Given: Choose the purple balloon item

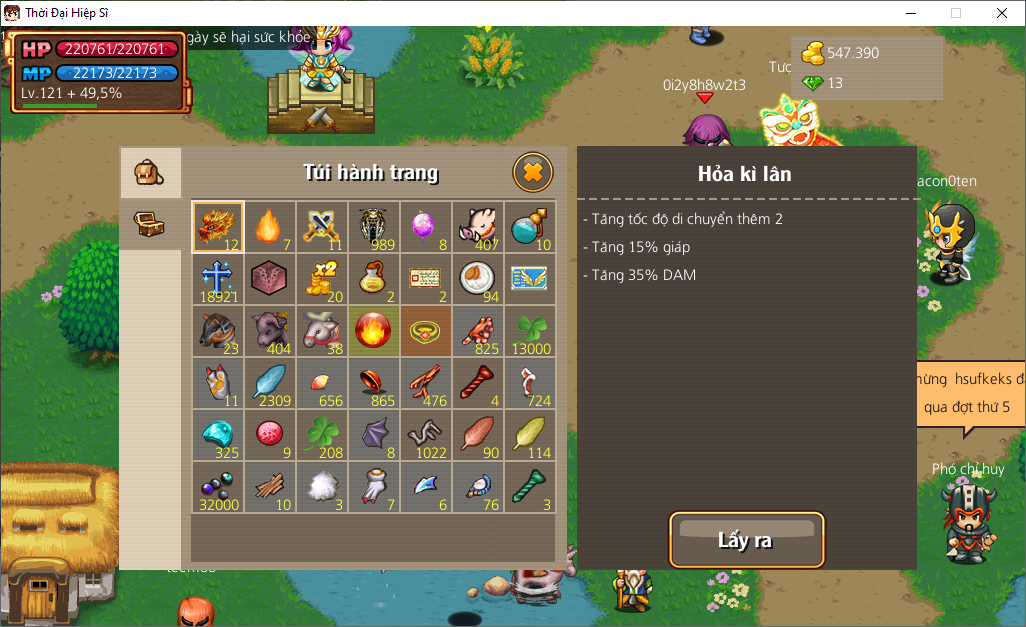Looking at the screenshot, I should [426, 227].
